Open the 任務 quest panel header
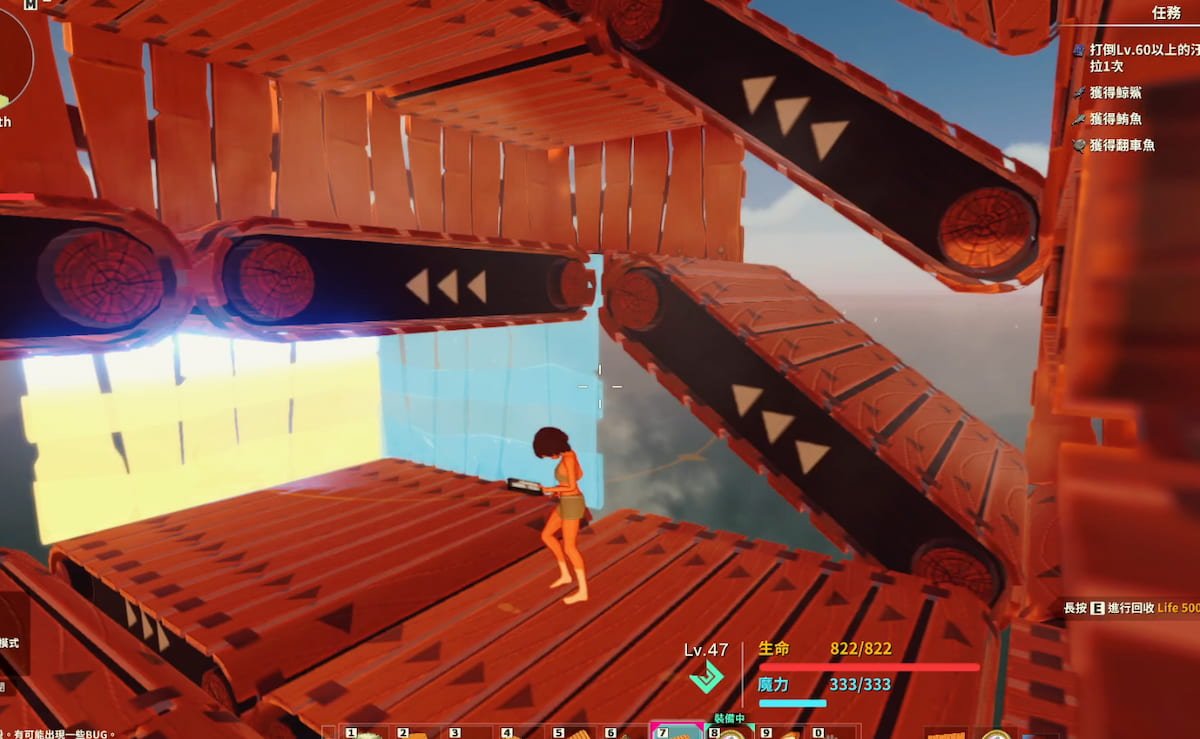This screenshot has height=739, width=1200. [x=1166, y=13]
